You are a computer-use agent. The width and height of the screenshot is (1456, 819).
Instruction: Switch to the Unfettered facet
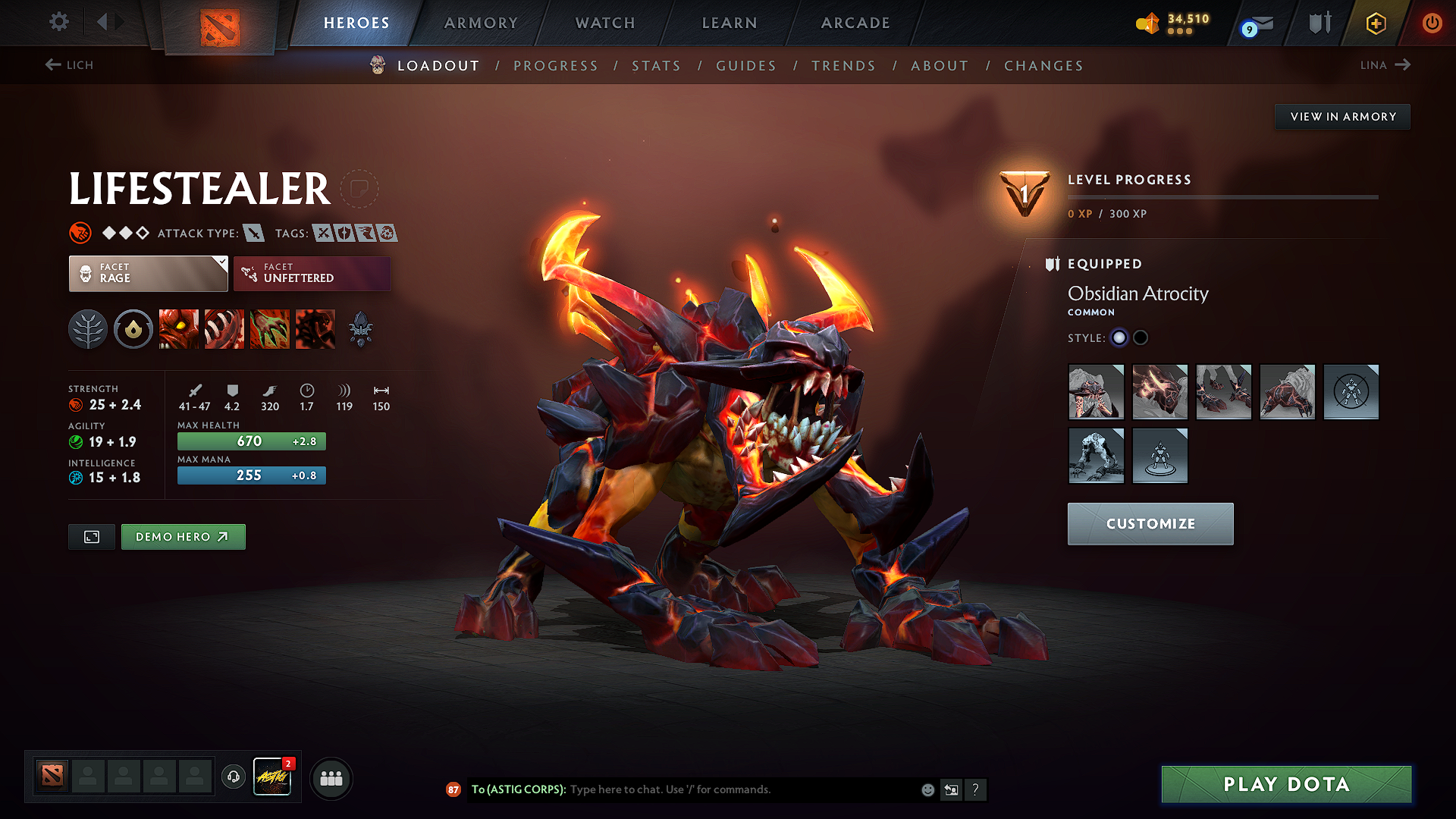pyautogui.click(x=312, y=273)
